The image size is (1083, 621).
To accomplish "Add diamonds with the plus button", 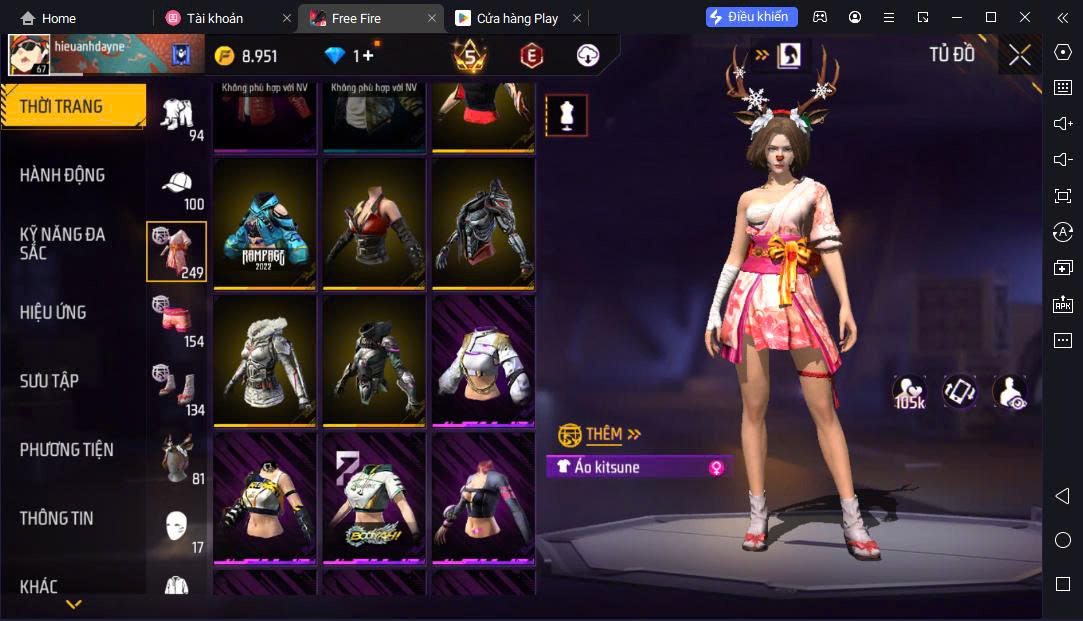I will click(369, 56).
